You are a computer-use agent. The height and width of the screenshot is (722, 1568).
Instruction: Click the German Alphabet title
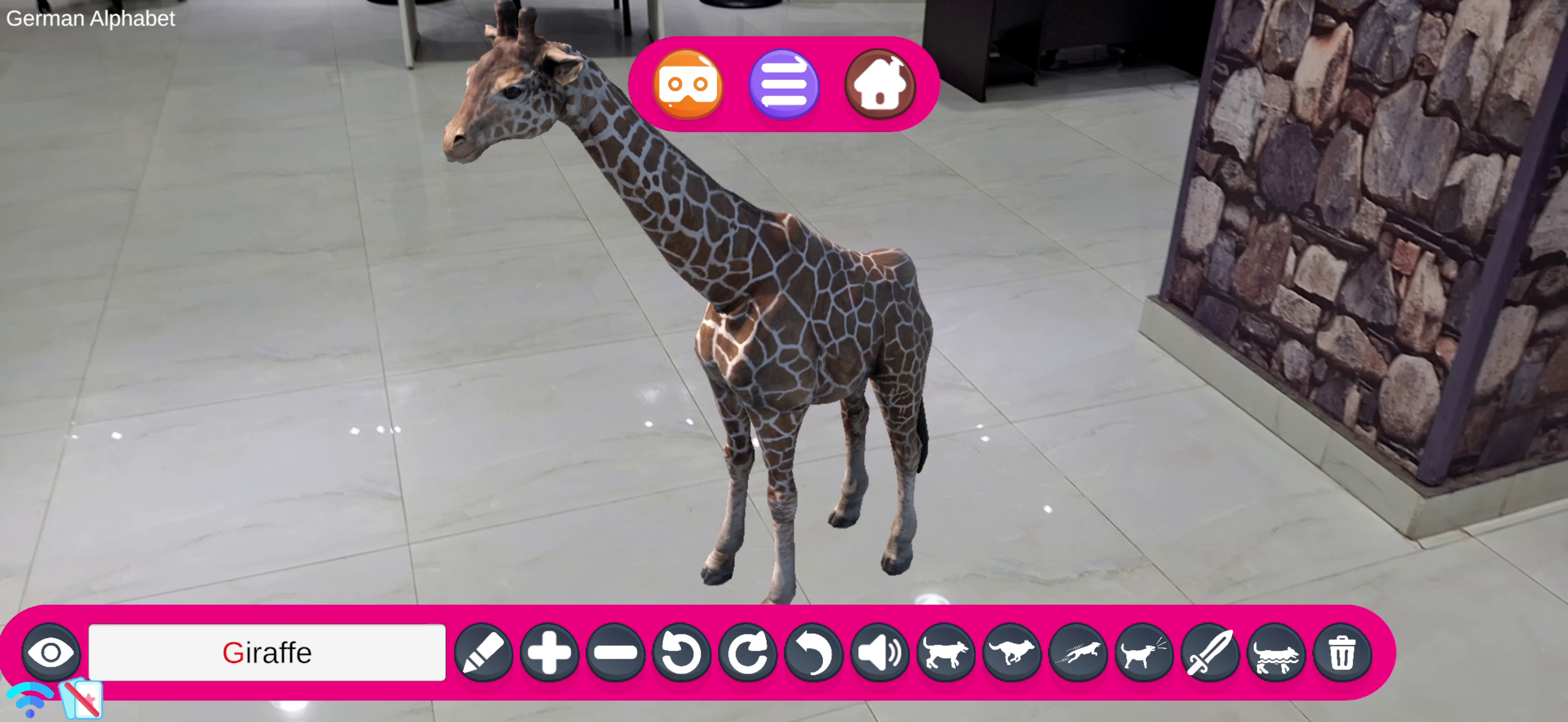tap(90, 18)
